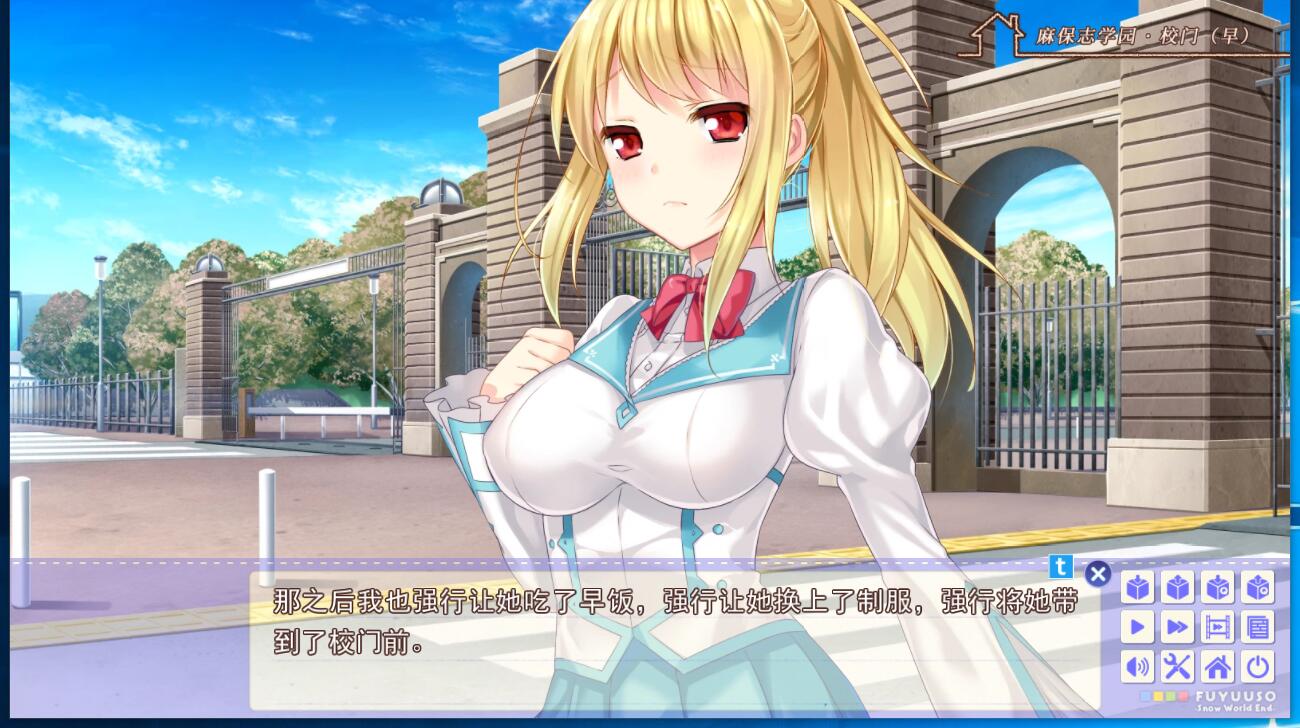Start auto-read mode with the play icon

pos(1138,627)
